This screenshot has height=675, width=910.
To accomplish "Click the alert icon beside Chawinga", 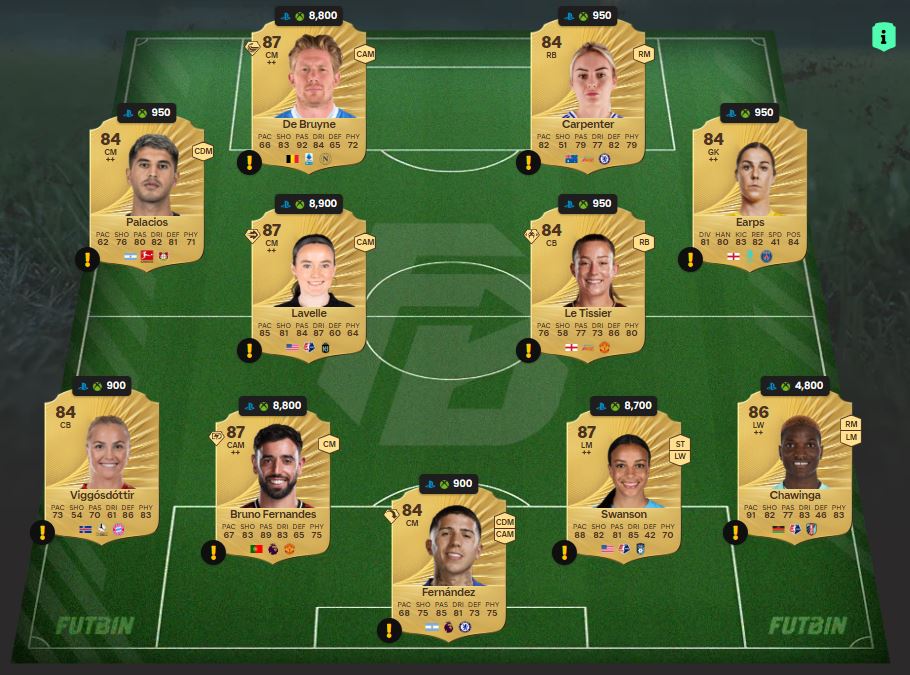I will click(735, 532).
